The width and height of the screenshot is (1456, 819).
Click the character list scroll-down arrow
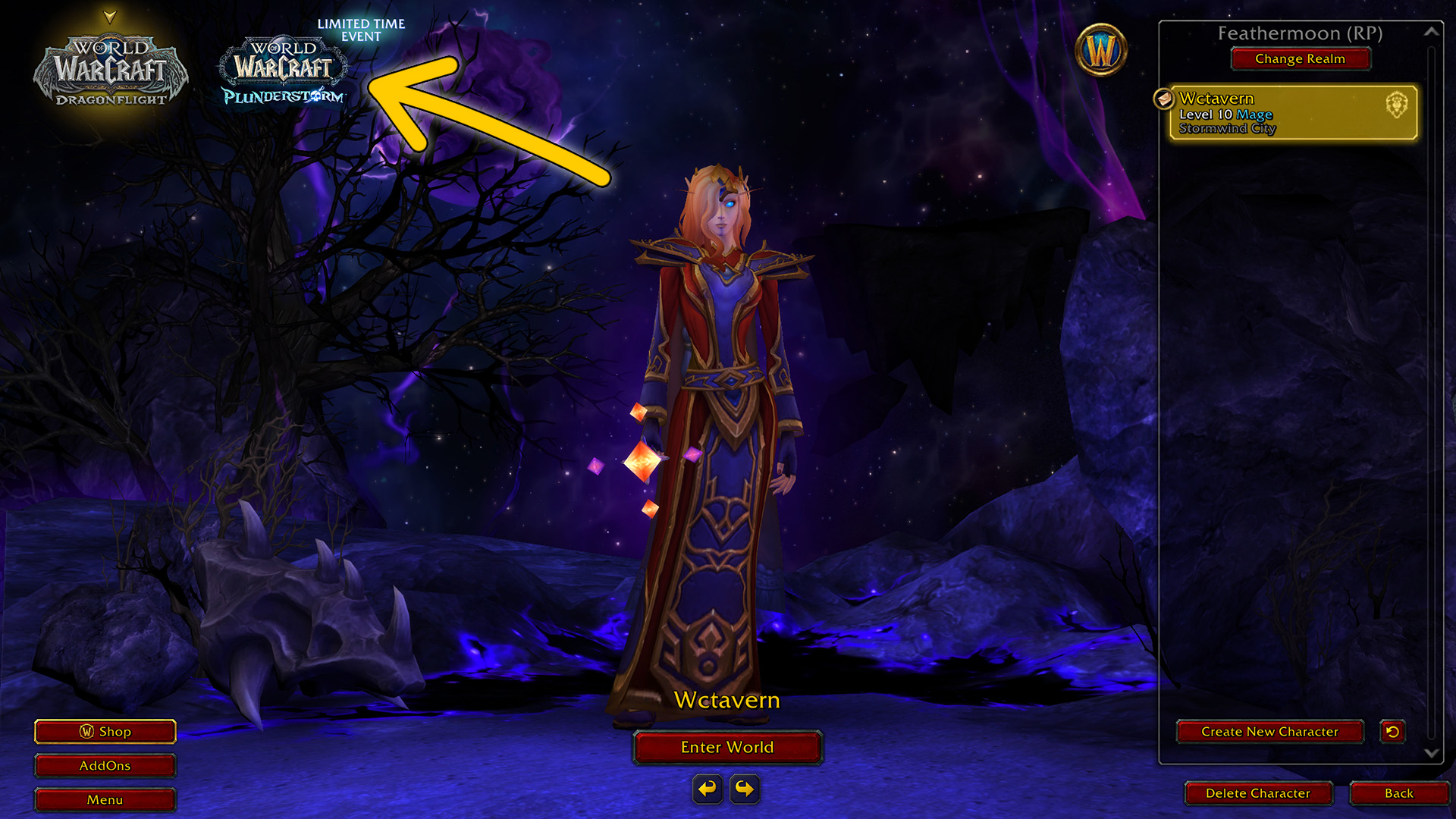point(1432,753)
